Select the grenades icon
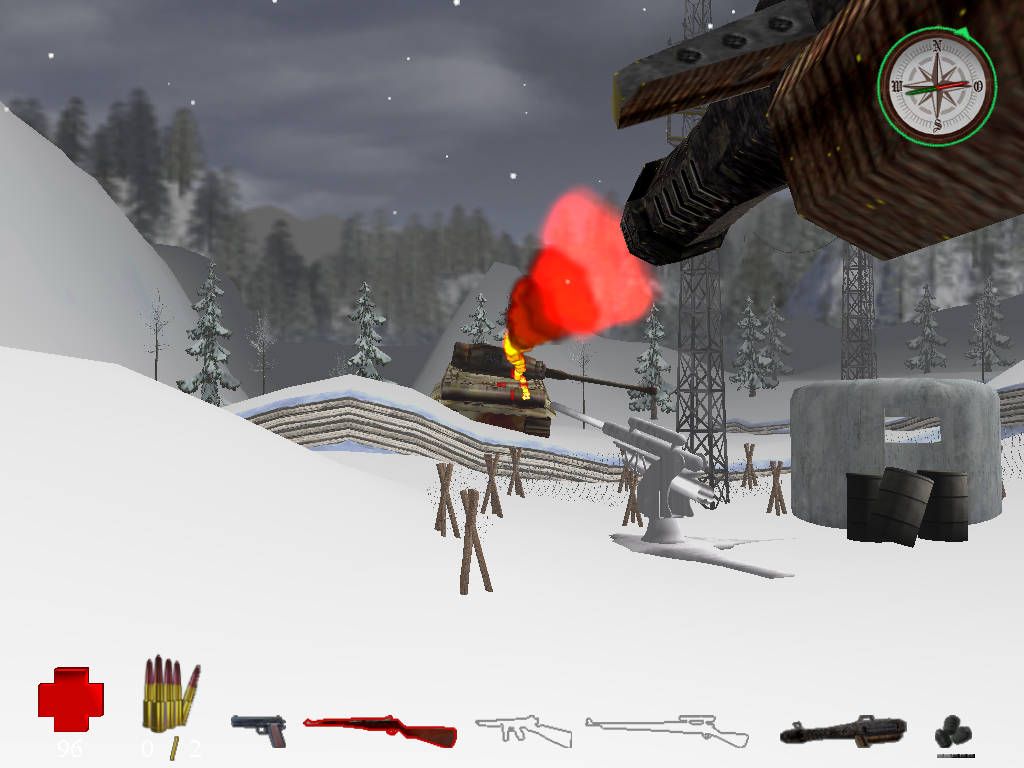The image size is (1024, 768). pyautogui.click(x=955, y=733)
